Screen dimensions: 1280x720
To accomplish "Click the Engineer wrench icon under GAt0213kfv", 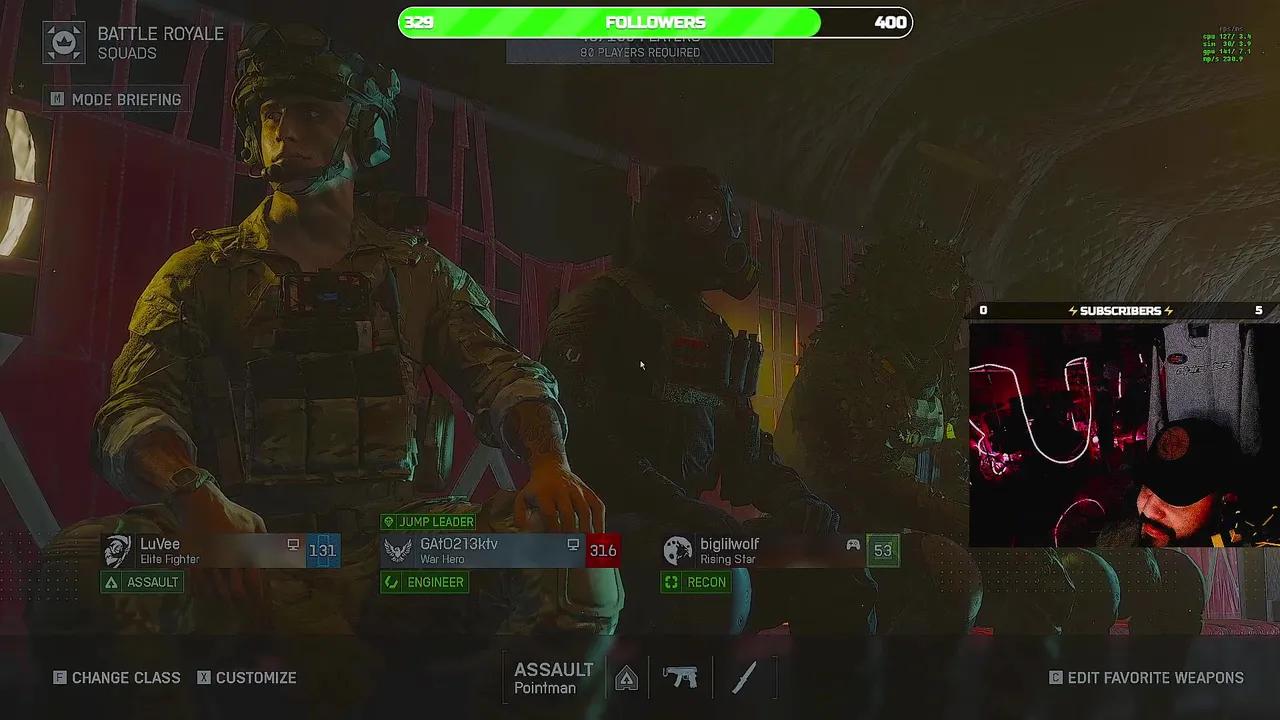I will (x=391, y=582).
